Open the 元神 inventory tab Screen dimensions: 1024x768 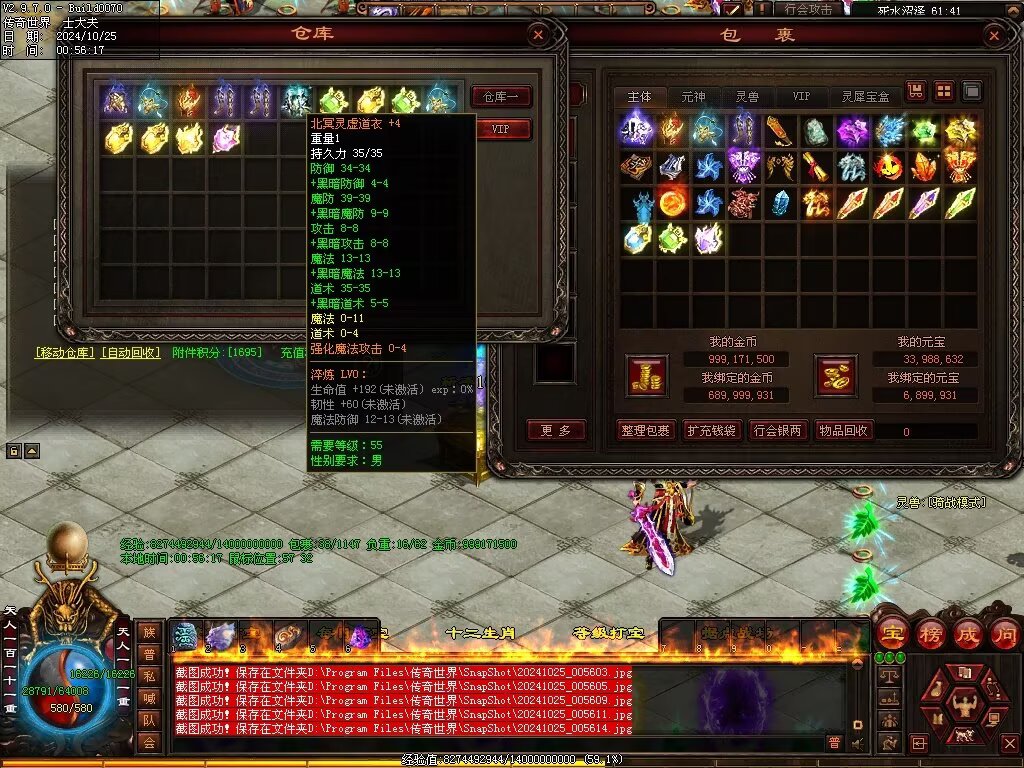pos(693,97)
